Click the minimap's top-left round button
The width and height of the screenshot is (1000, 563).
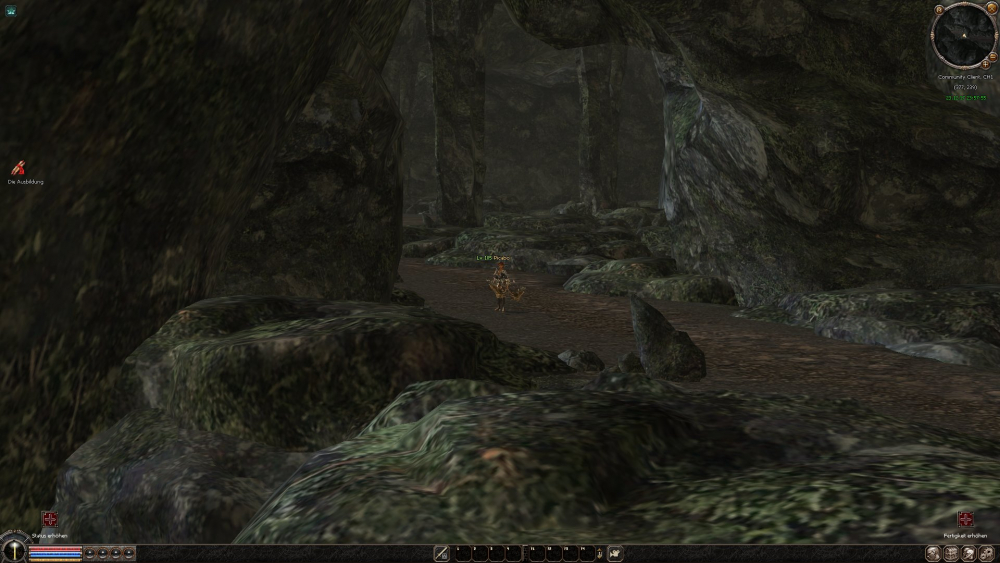[938, 12]
